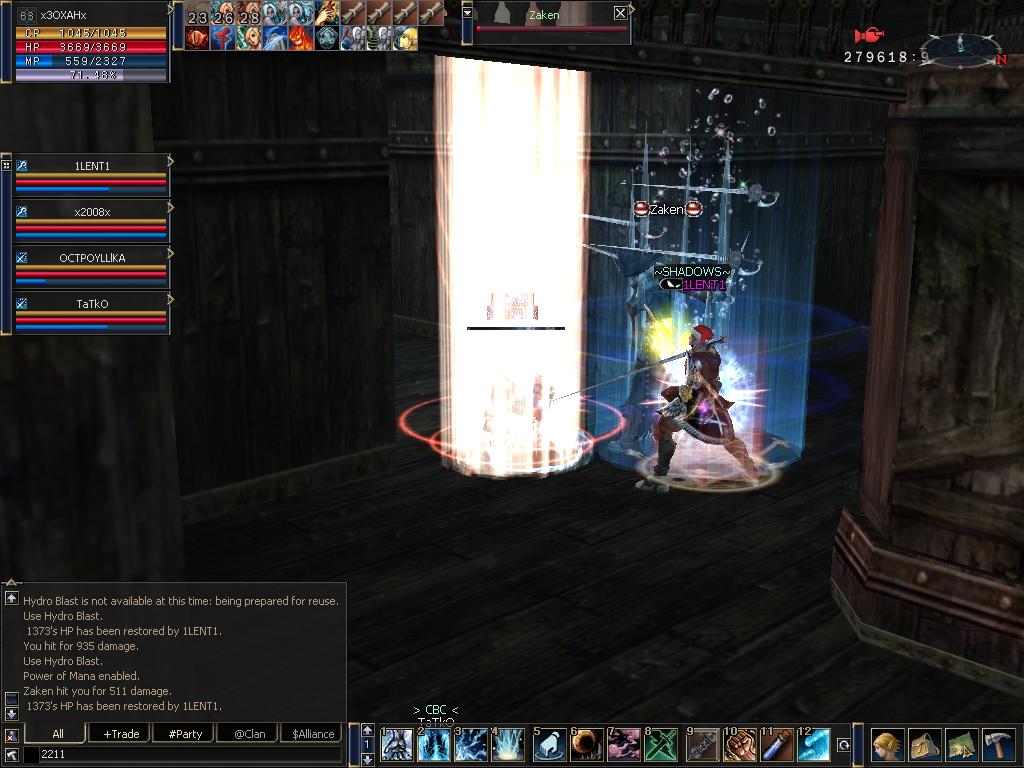
Task: Switch to the #Party chat tab
Action: click(185, 734)
